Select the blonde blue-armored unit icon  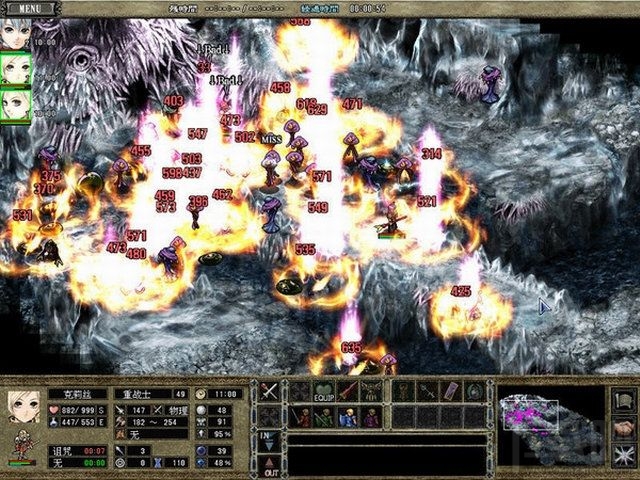(x=348, y=417)
